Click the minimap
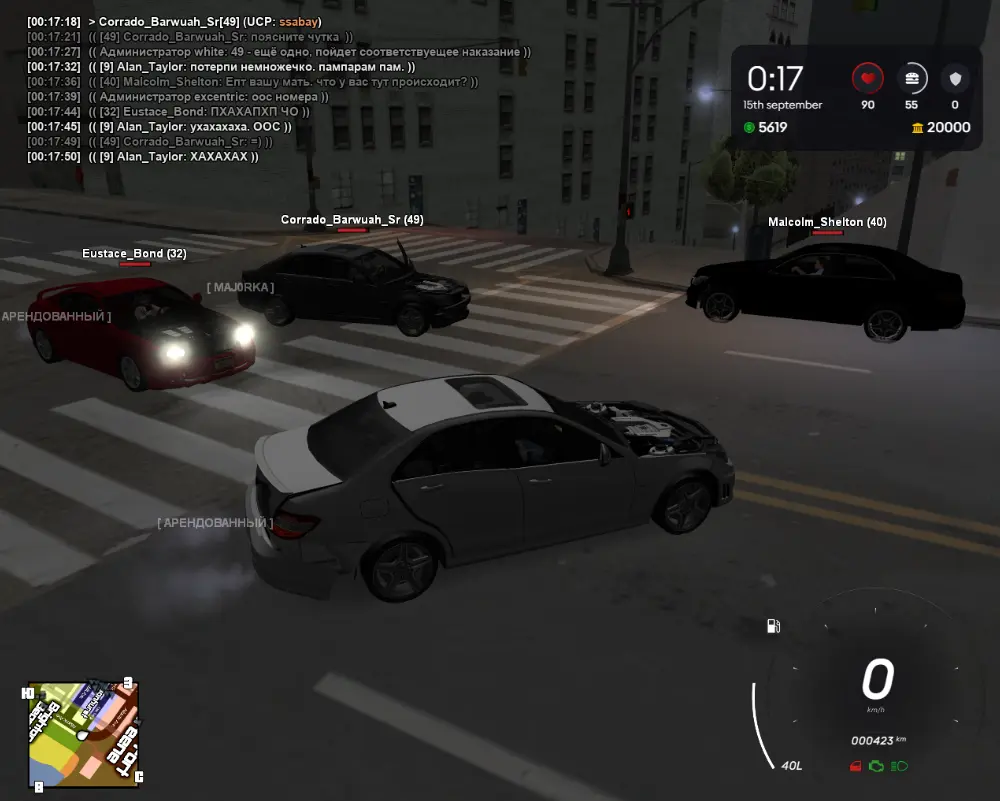This screenshot has width=1000, height=801. (x=84, y=735)
